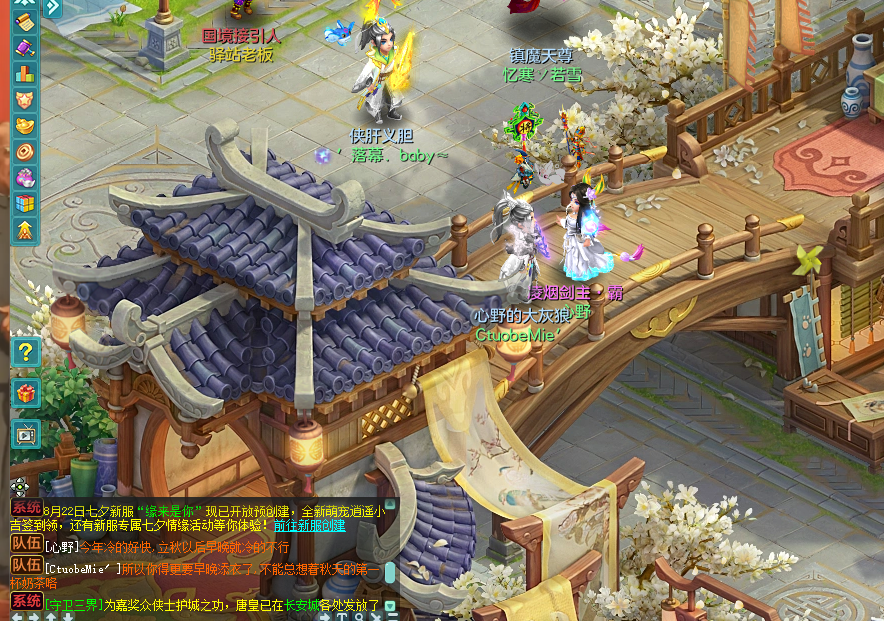Click the chat panel's scrollbar handle
Screen dimensions: 884x621
(x=389, y=571)
